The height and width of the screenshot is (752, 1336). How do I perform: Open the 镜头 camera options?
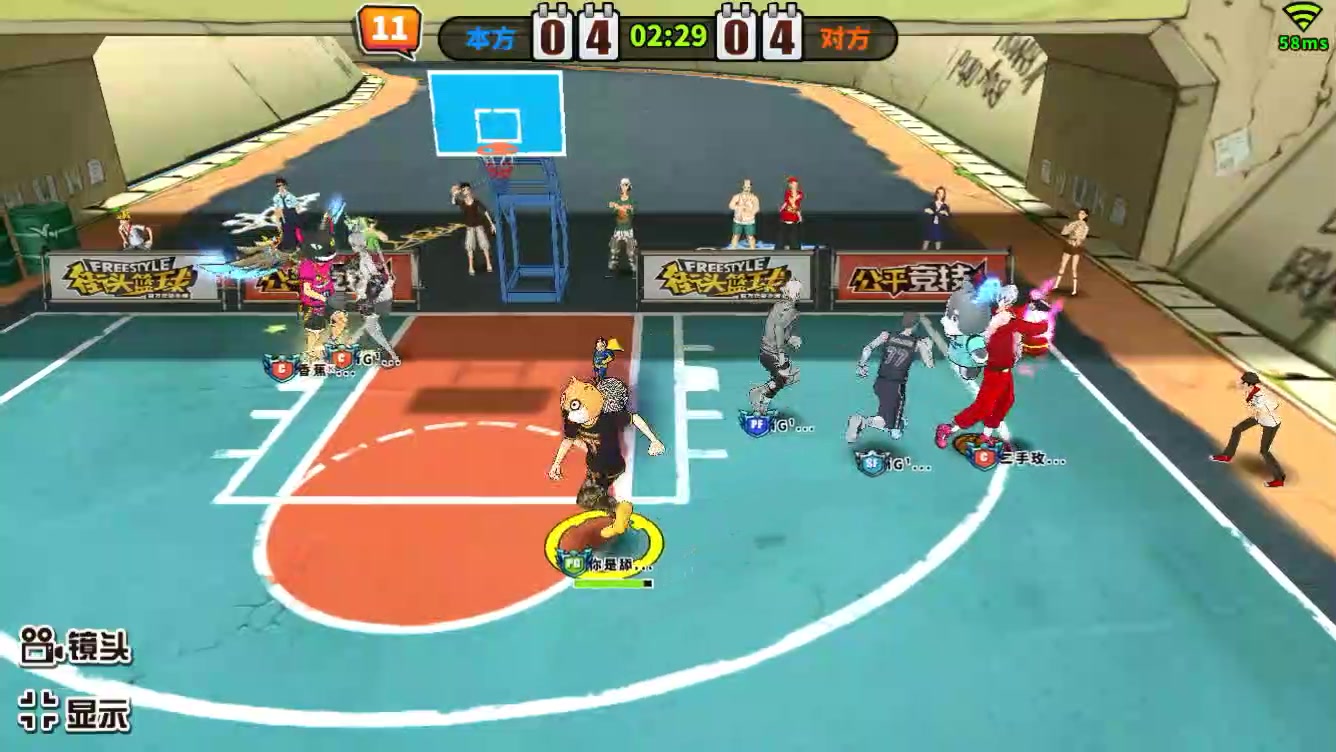click(x=76, y=648)
